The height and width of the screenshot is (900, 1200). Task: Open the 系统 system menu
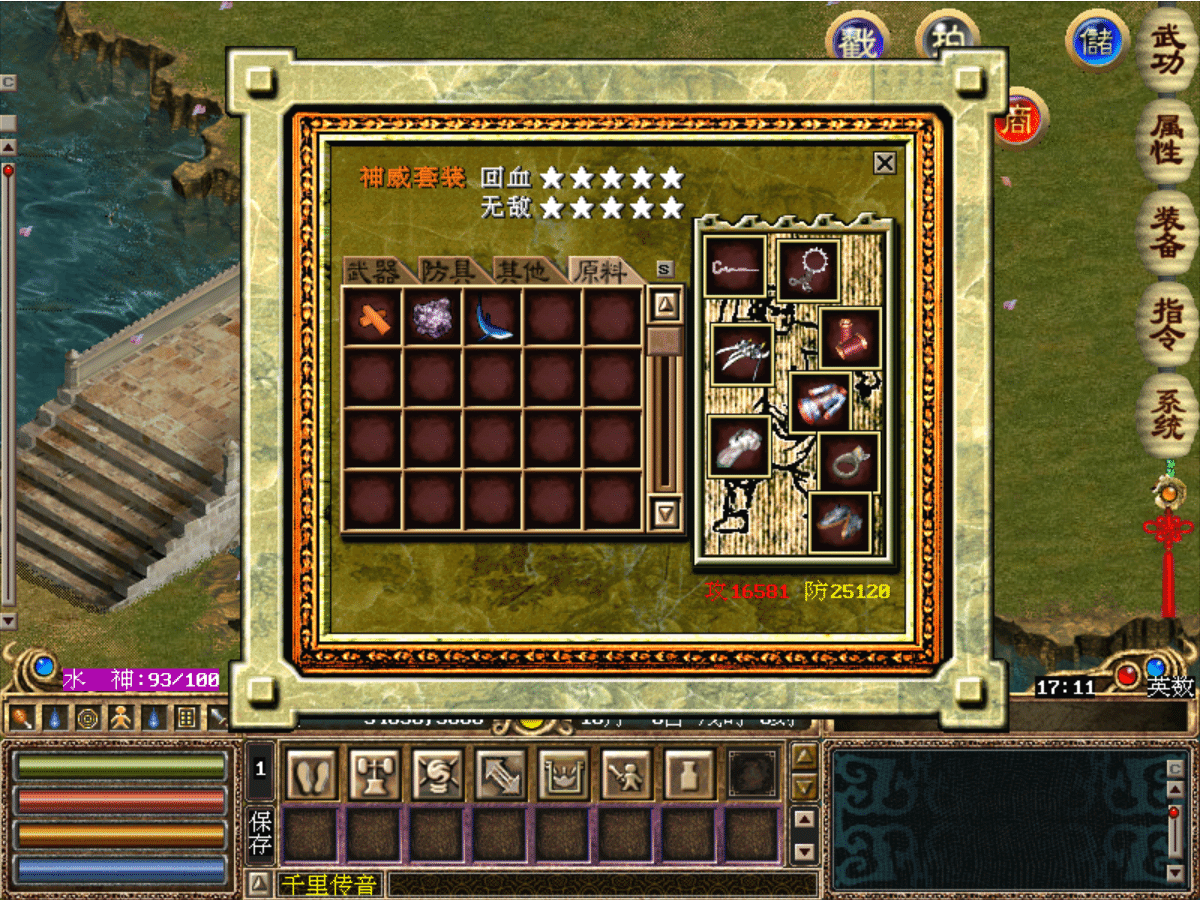tap(1167, 412)
